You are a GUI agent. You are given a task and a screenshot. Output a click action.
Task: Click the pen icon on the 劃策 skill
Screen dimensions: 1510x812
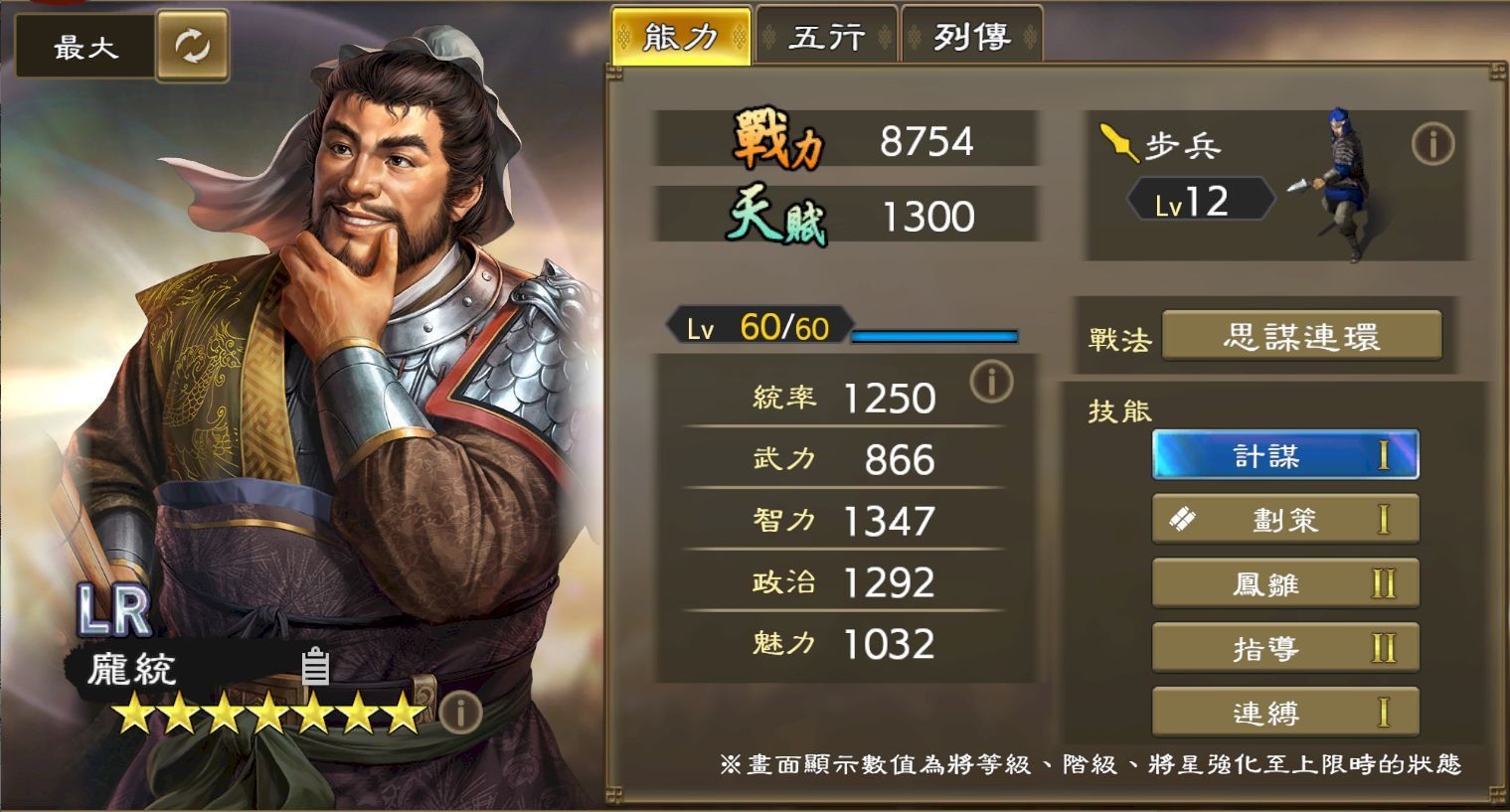[x=1185, y=518]
